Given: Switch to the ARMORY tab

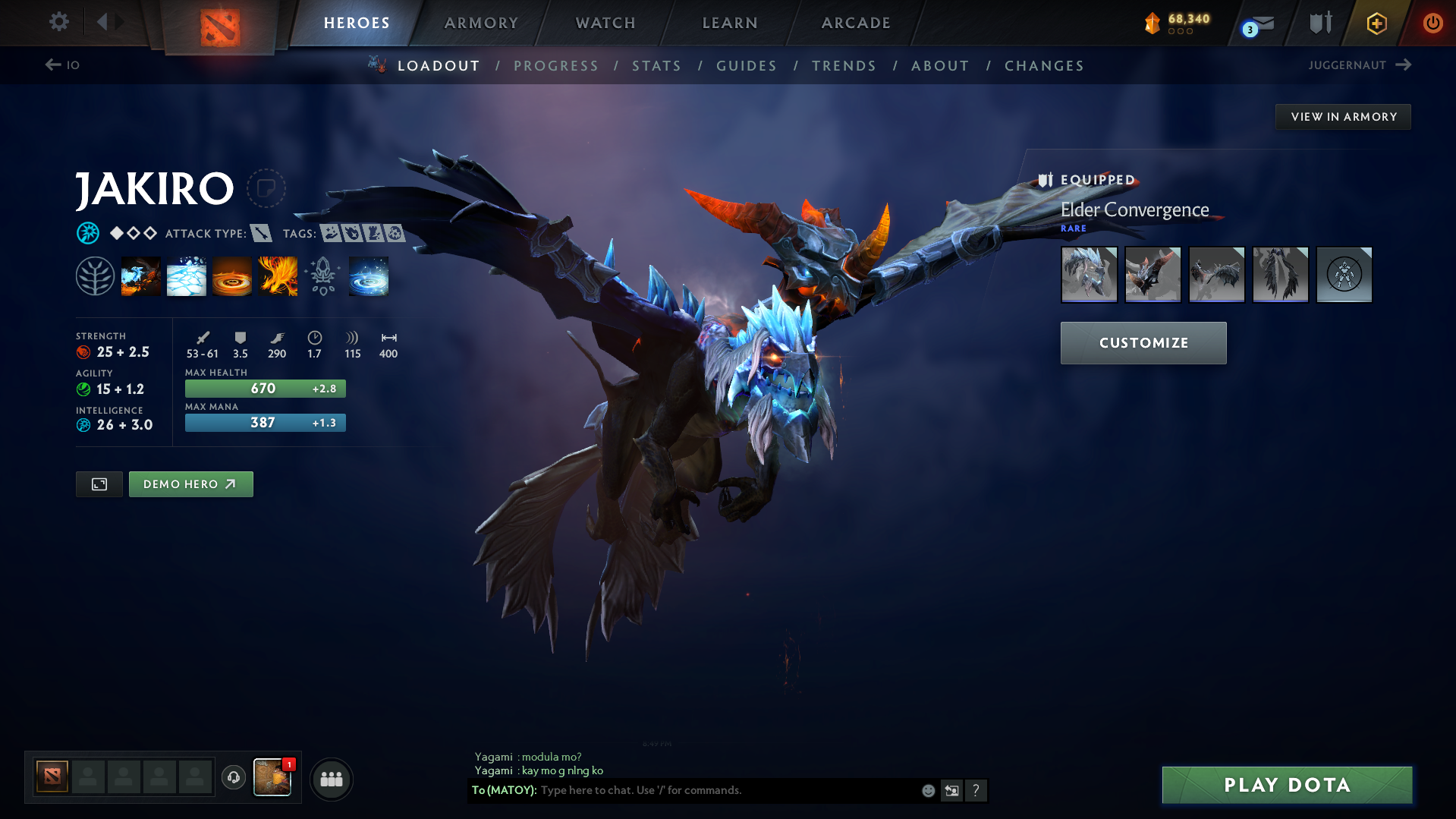Looking at the screenshot, I should [481, 23].
